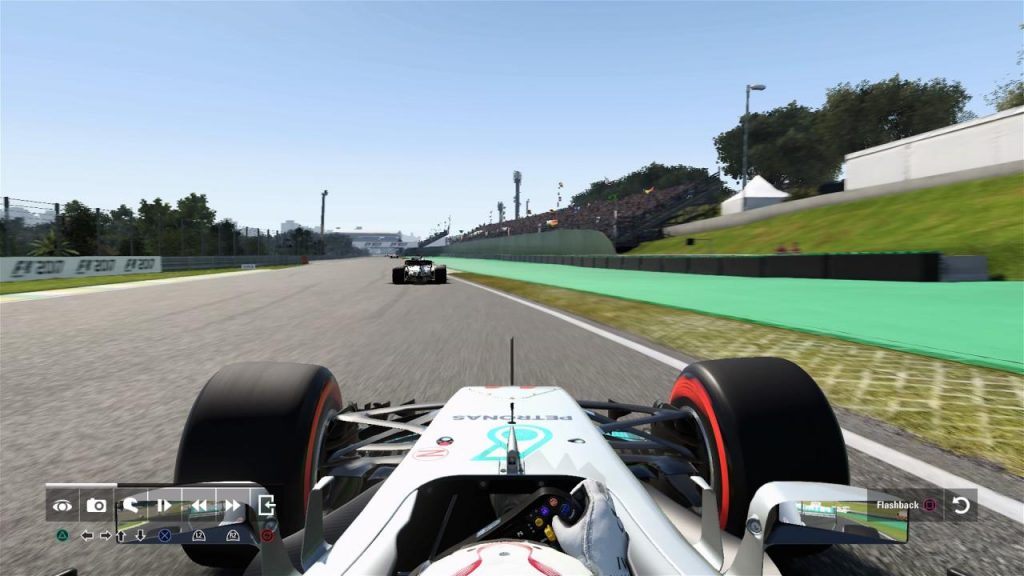This screenshot has height=576, width=1024.
Task: Toggle the eye icon to hide the HUD
Action: tap(62, 506)
